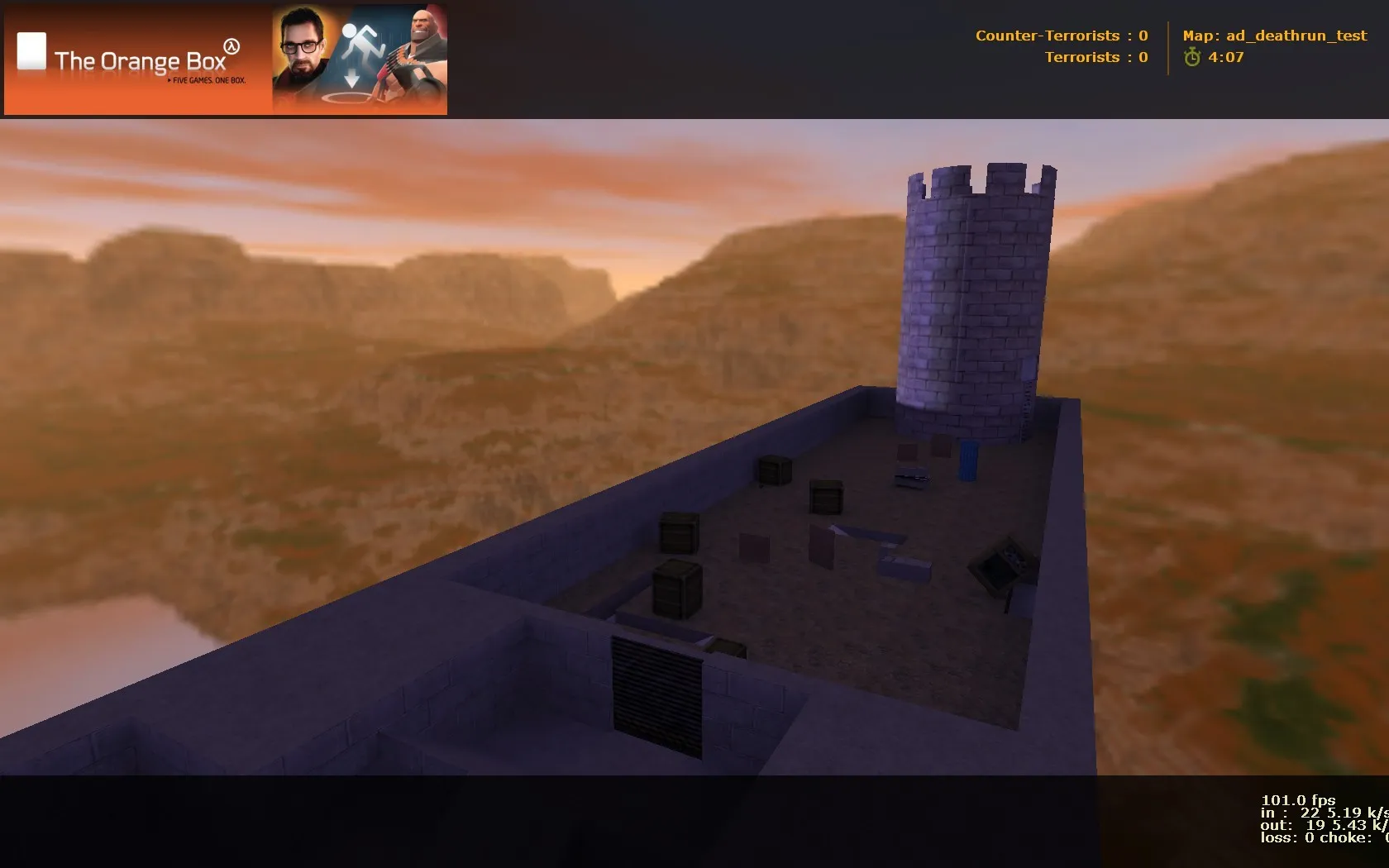Click the loss and choke stats line

[1315, 837]
